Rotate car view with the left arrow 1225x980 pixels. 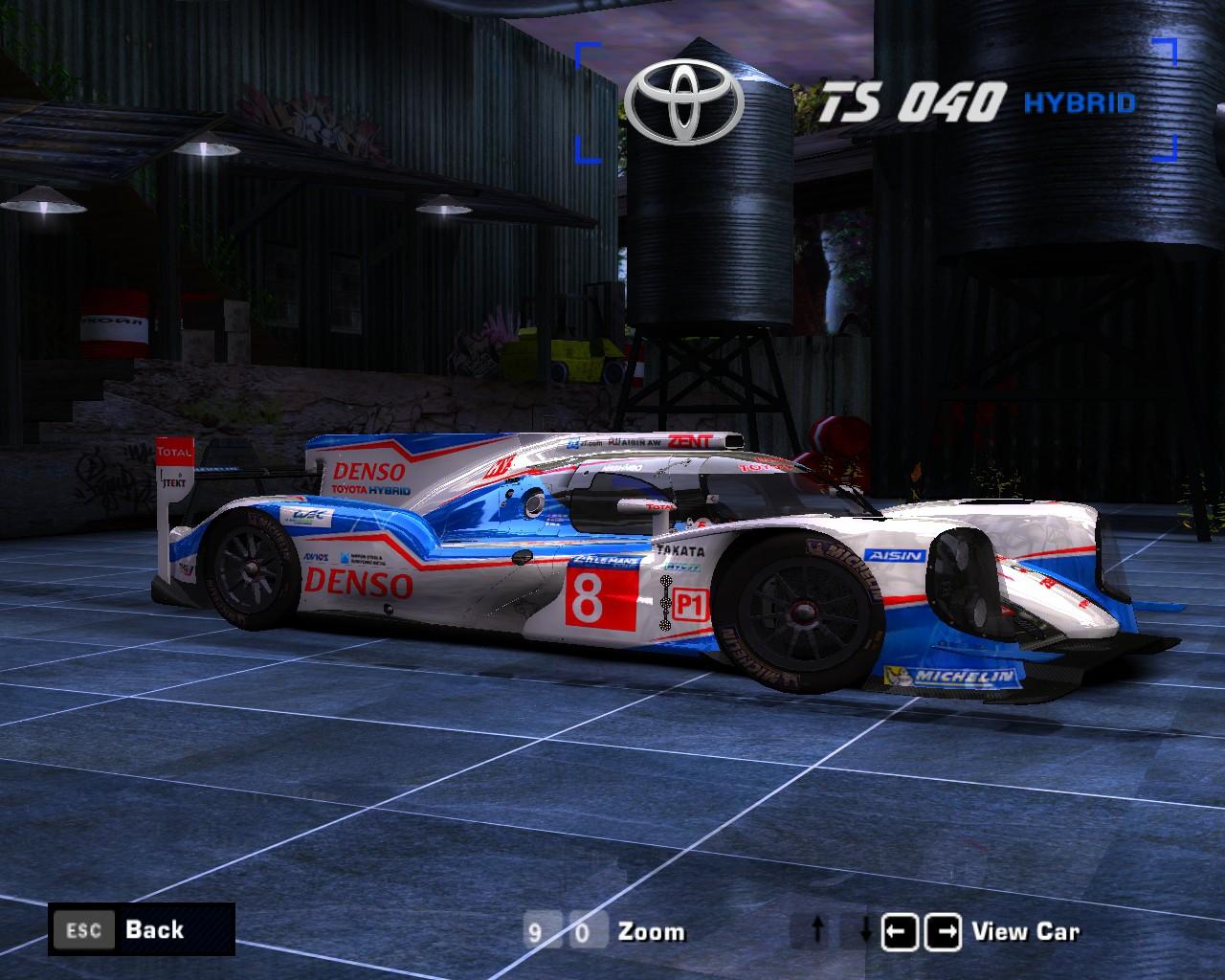pos(900,931)
